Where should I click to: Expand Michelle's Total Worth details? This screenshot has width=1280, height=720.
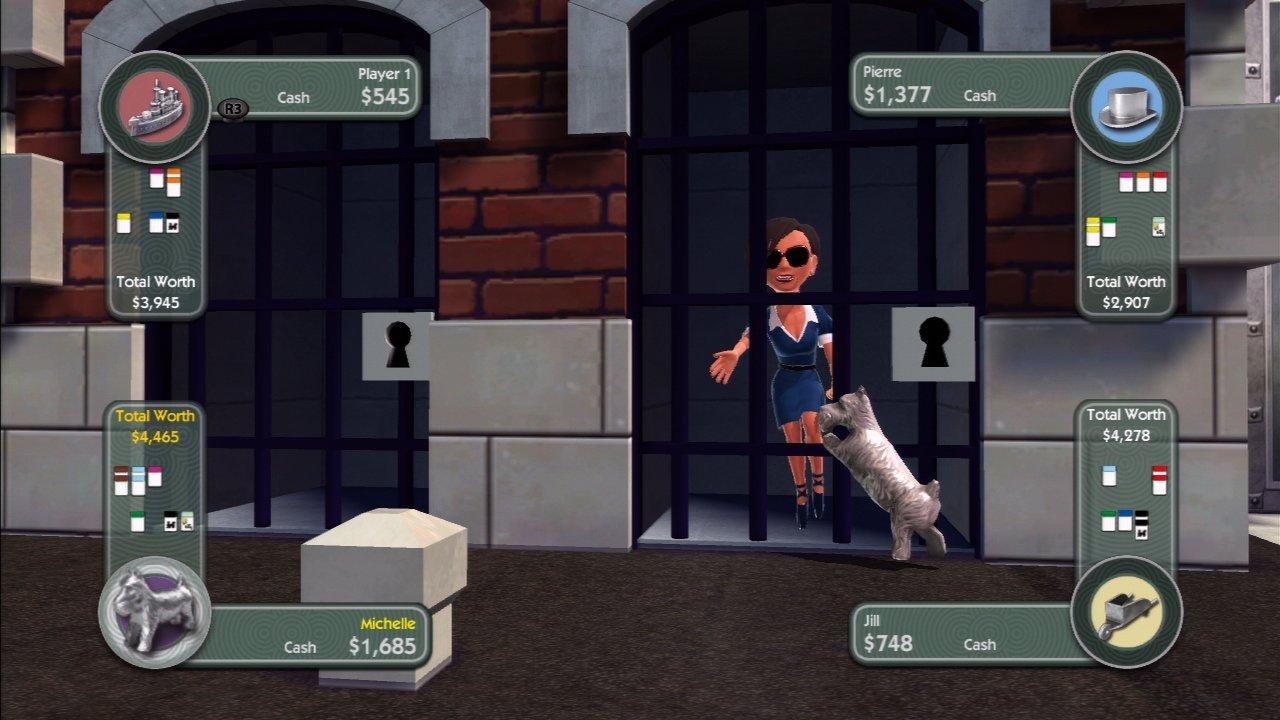tap(155, 424)
